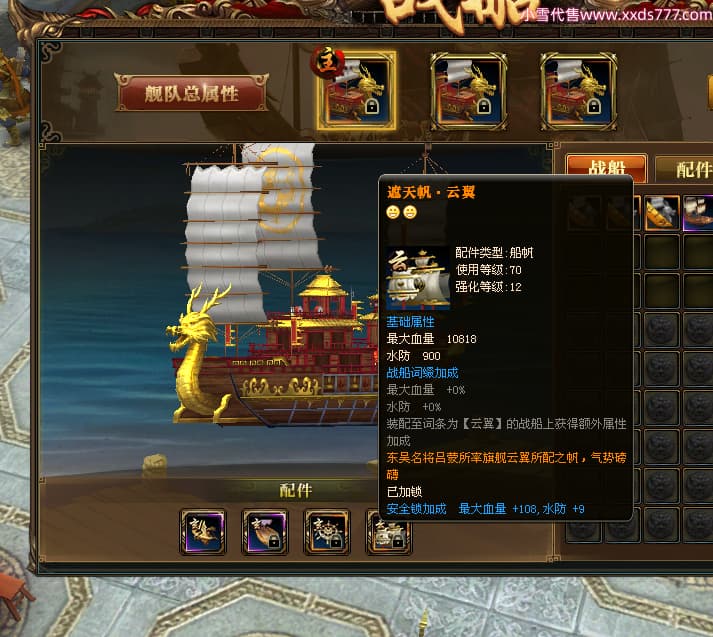713x637 pixels.
Task: Switch to the 战船 tab
Action: 604,168
